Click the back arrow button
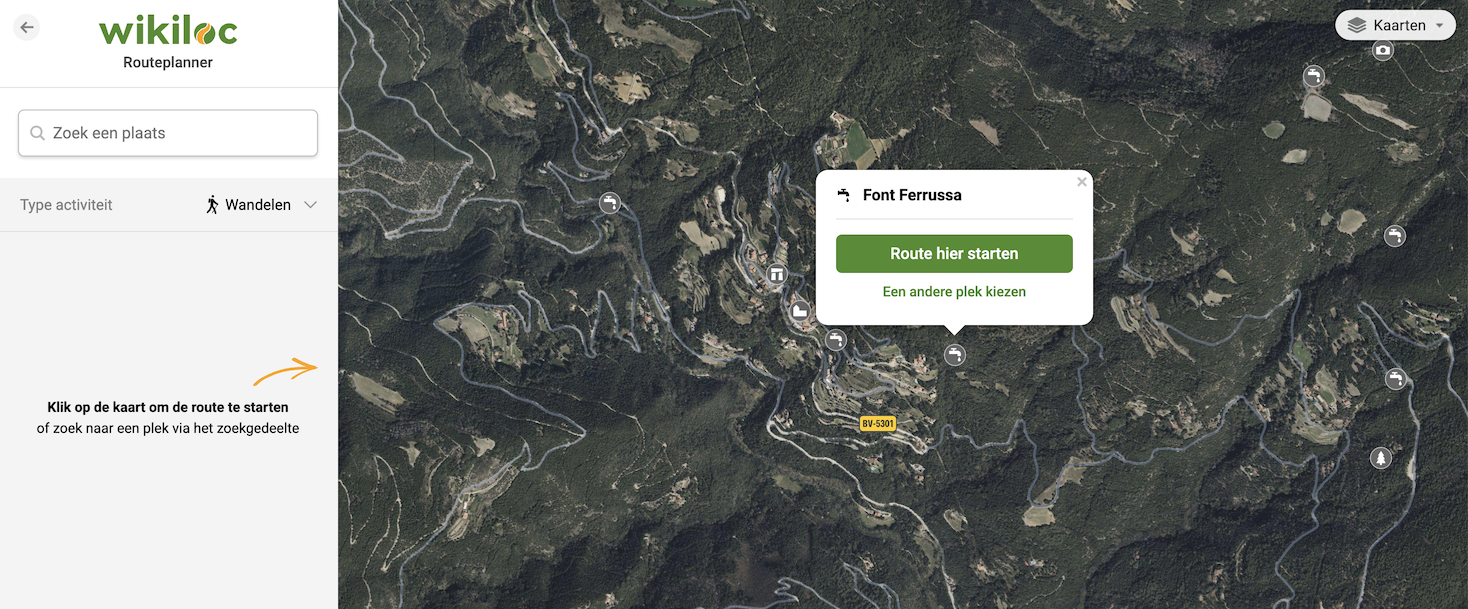The image size is (1468, 609). [x=27, y=28]
